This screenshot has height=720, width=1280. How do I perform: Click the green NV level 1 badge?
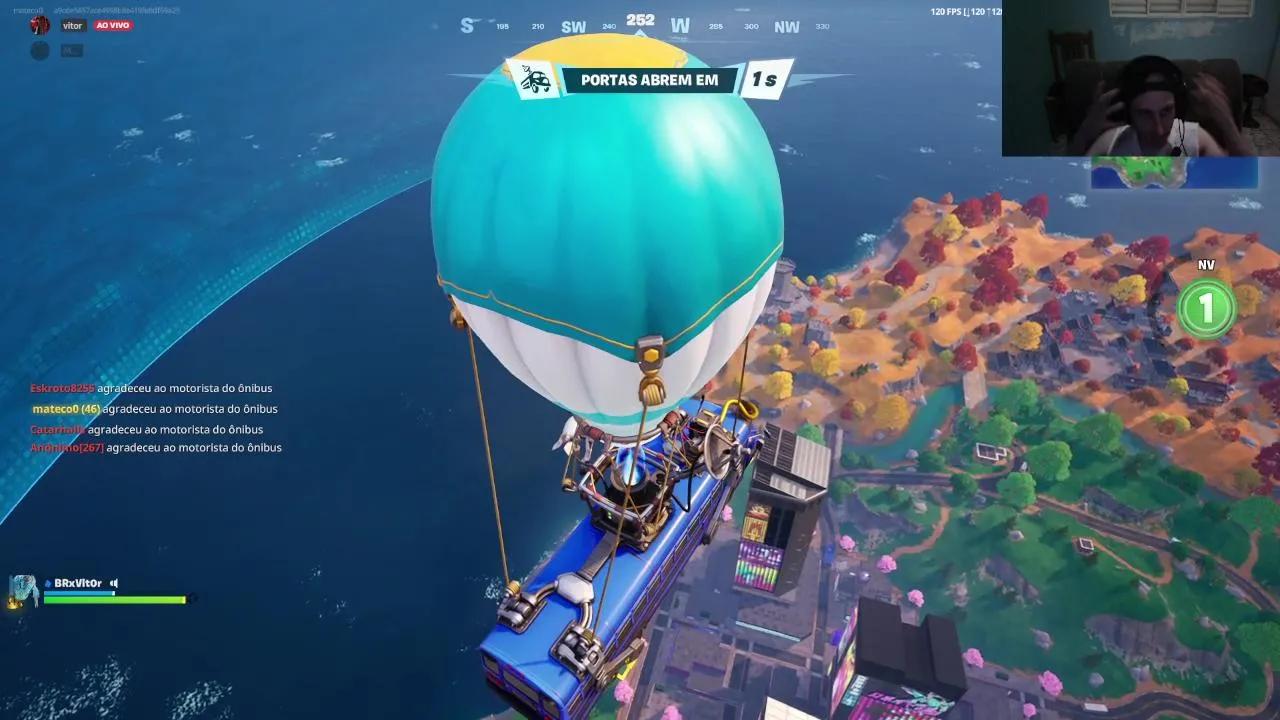pos(1206,308)
